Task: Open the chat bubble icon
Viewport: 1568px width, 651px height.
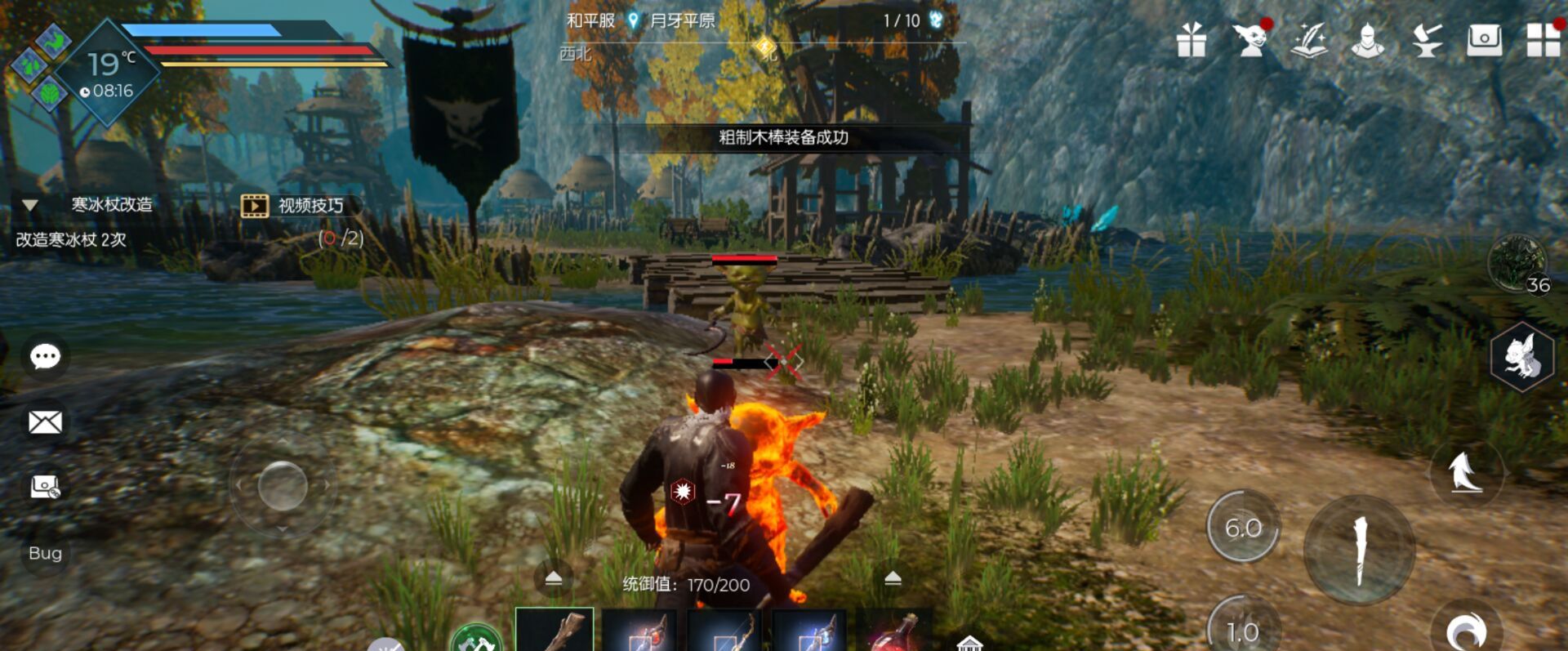Action: [x=45, y=355]
